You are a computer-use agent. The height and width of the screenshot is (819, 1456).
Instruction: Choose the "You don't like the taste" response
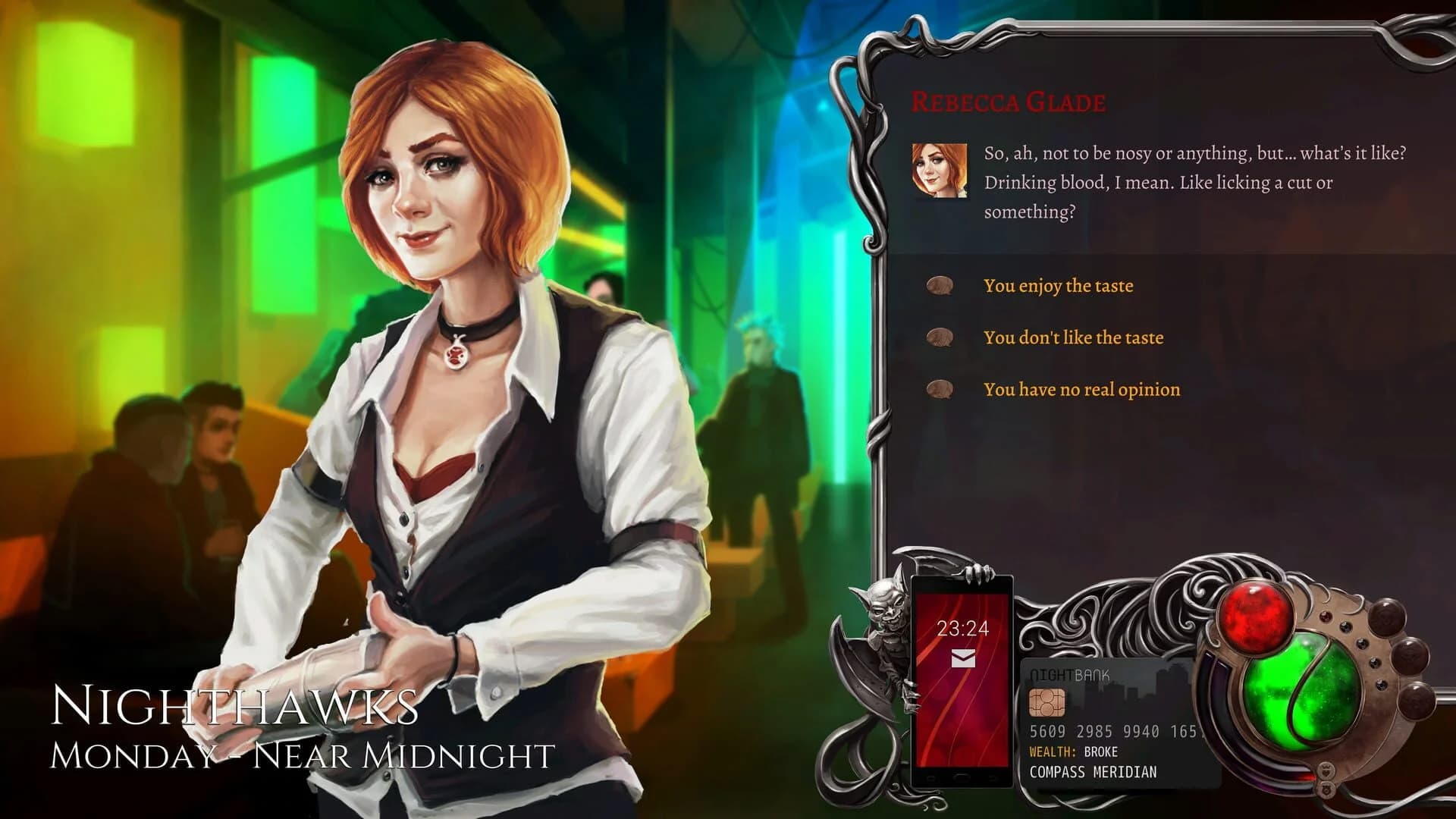point(1075,337)
